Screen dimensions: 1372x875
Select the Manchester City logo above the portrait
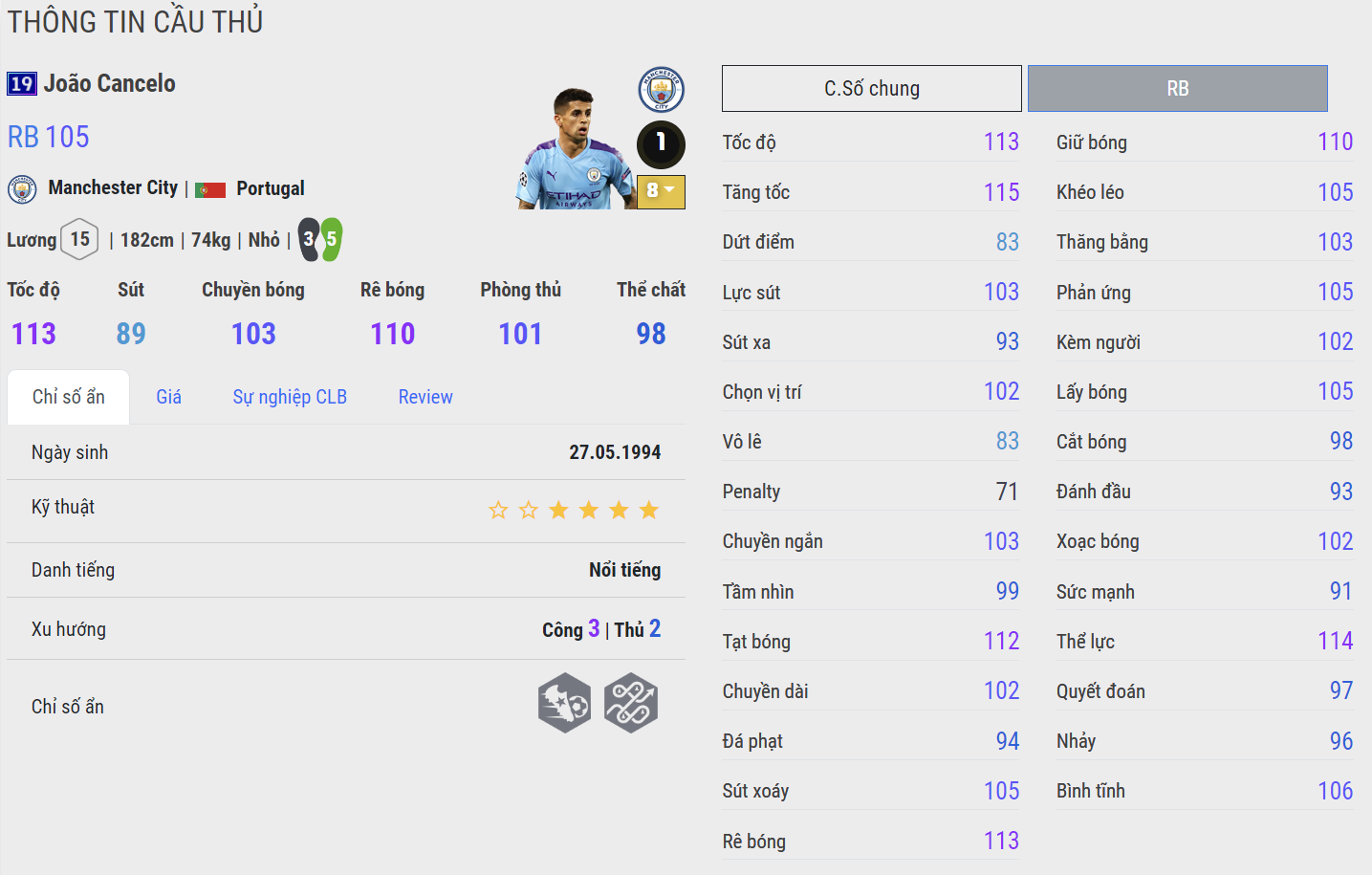click(661, 90)
